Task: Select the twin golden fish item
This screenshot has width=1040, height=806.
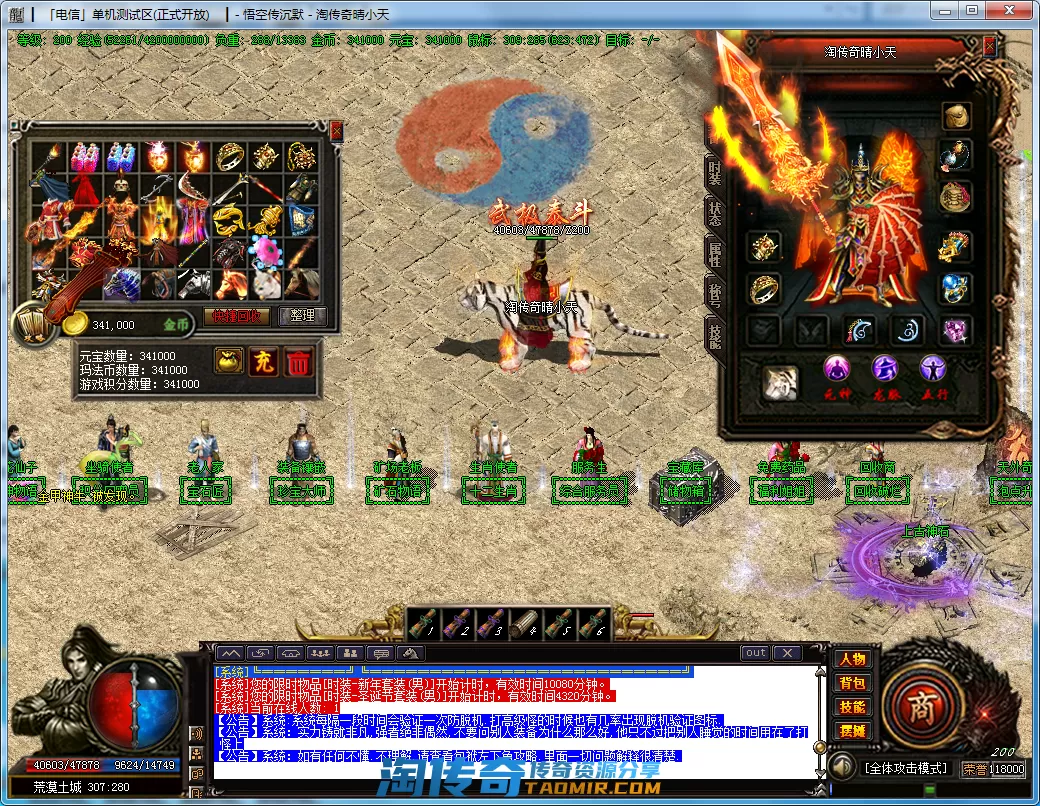Action: (x=229, y=217)
